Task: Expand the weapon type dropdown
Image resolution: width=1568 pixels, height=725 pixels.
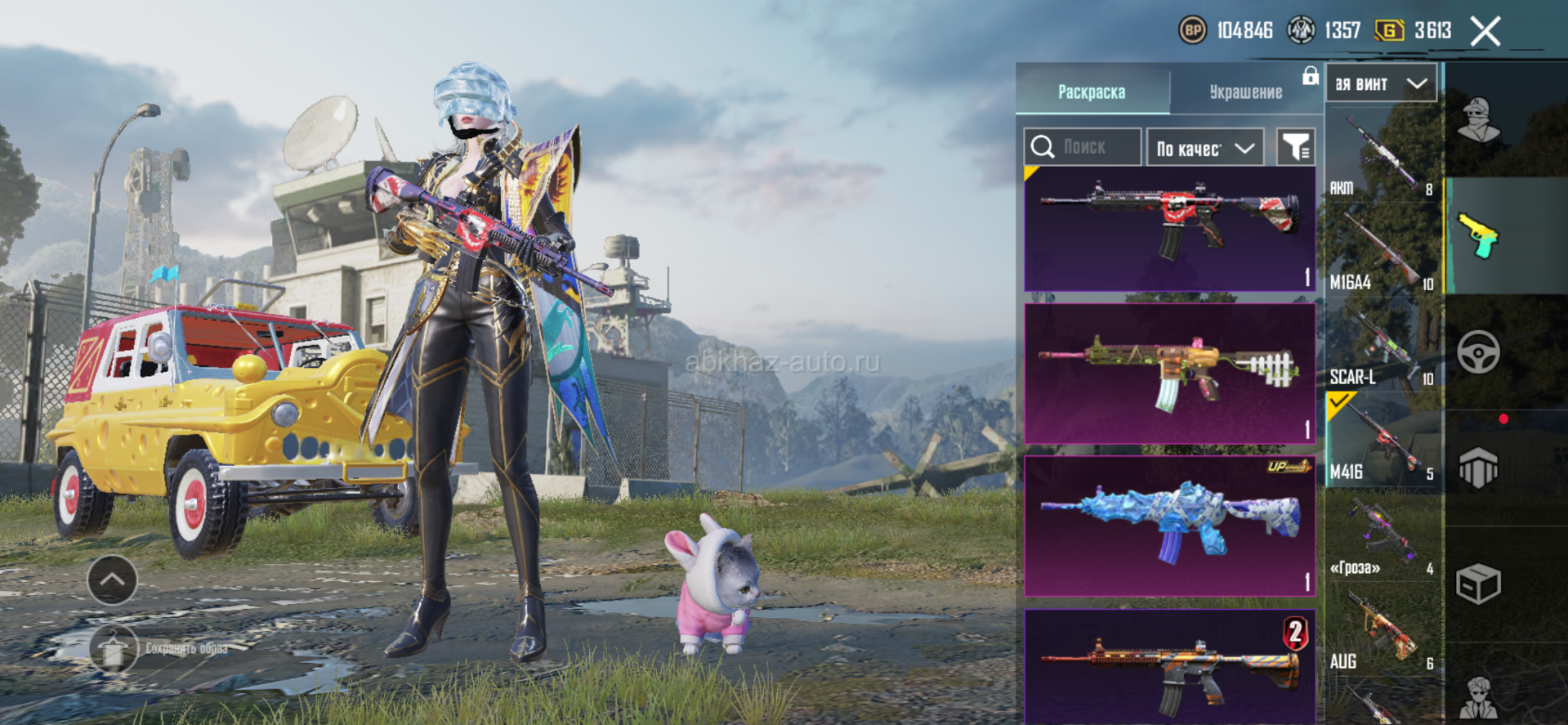Action: [1381, 83]
